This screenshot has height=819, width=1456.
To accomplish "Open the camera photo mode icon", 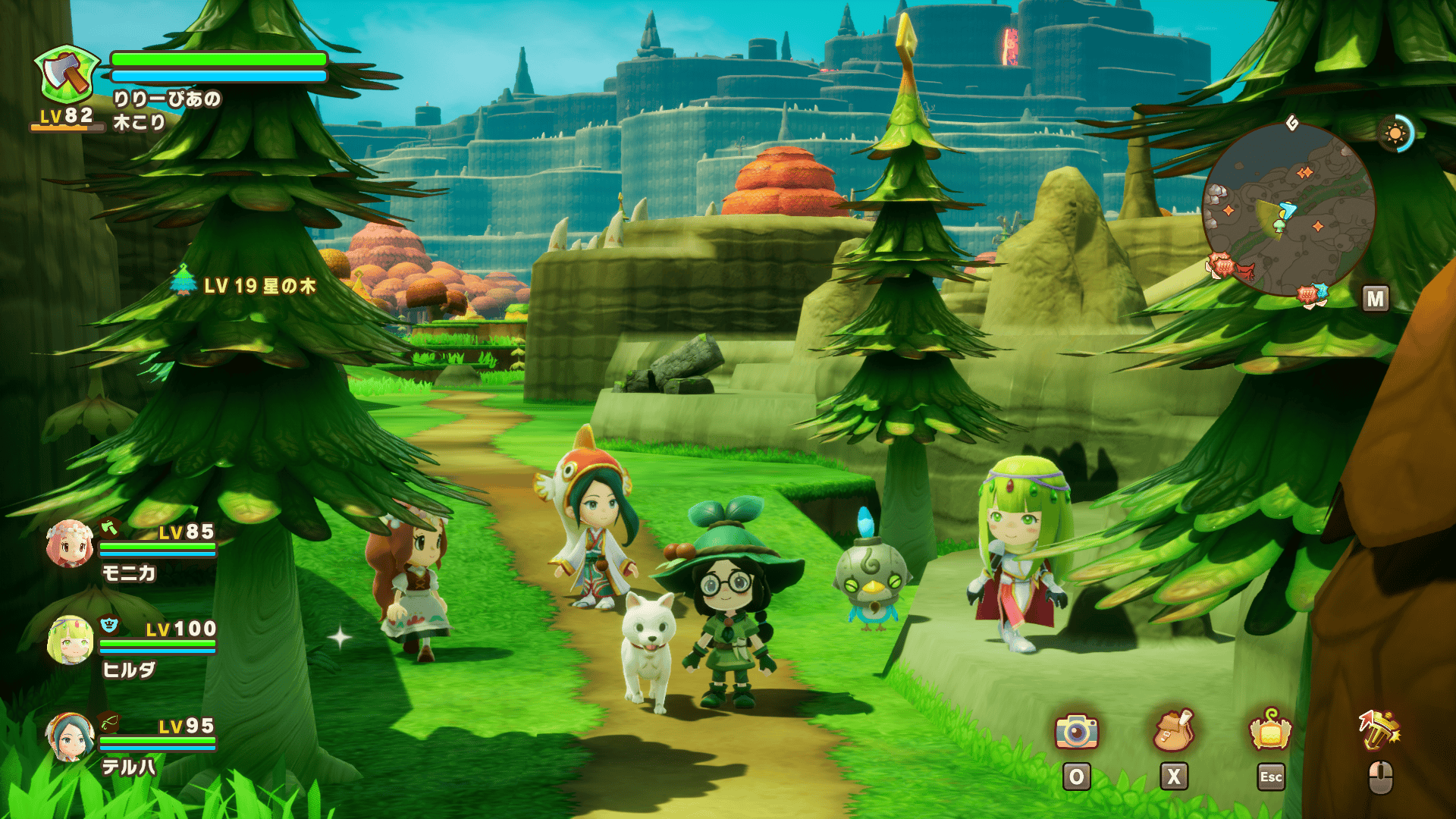I will tap(1076, 731).
